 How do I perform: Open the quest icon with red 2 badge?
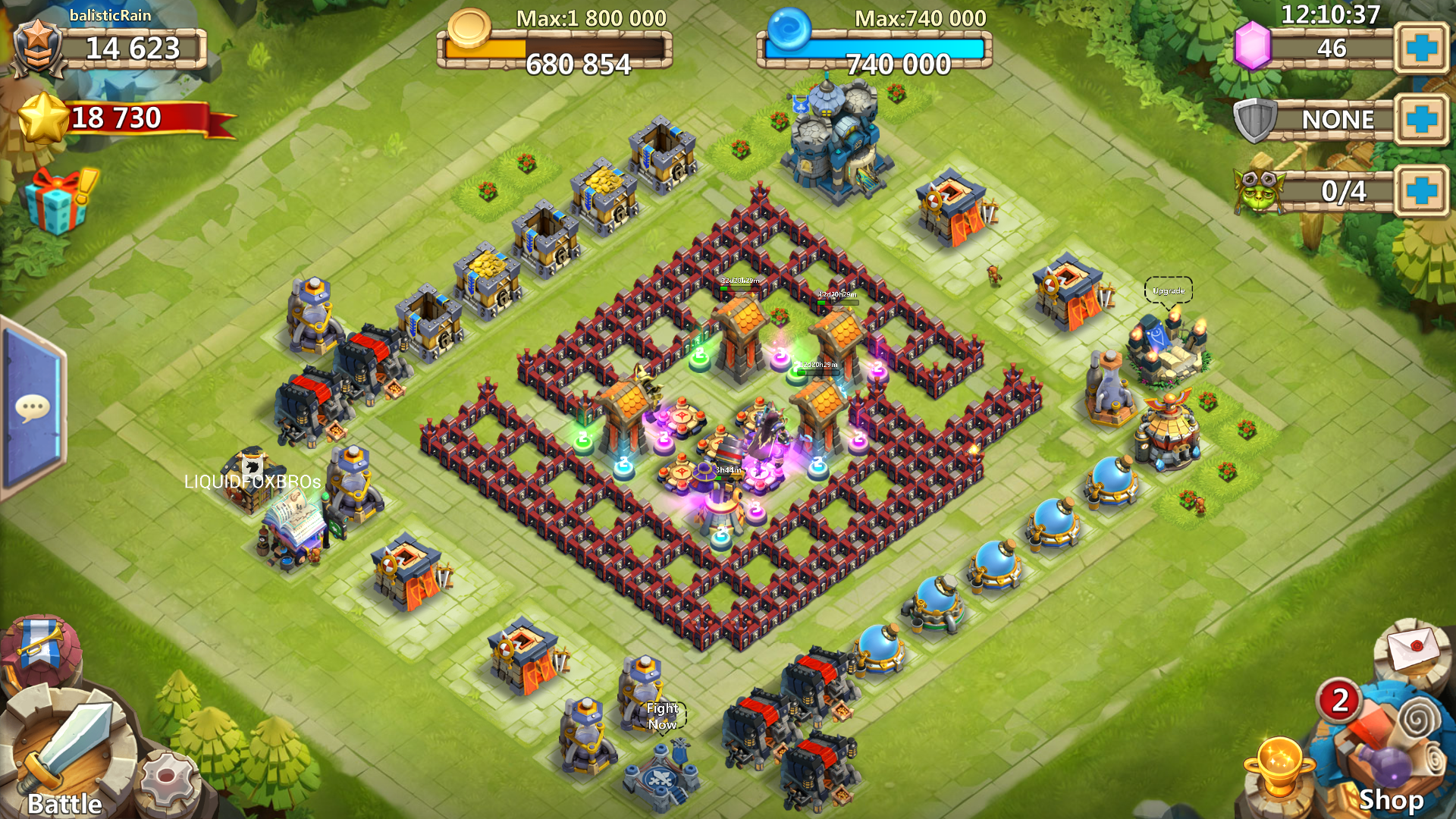tap(1341, 700)
